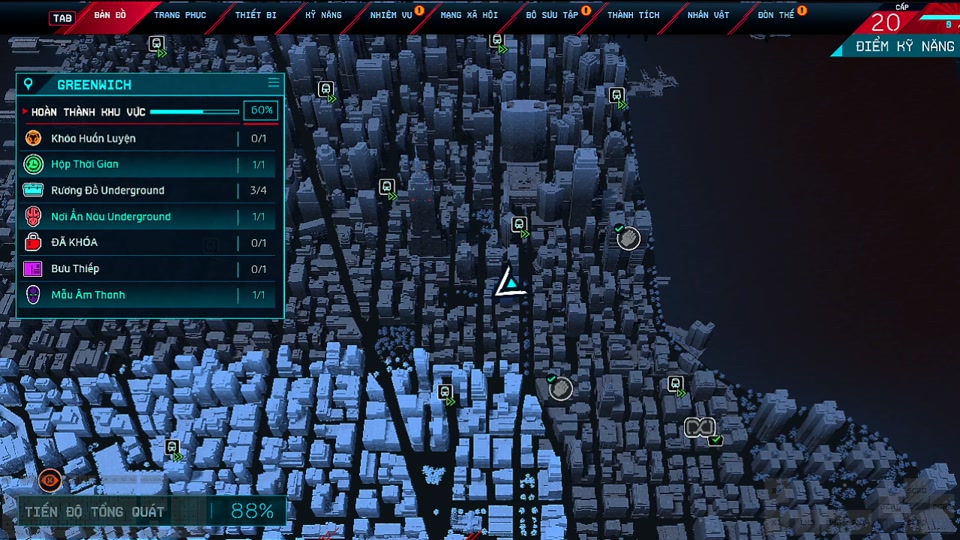Pick the Nơi Ẩn Náu Underground entry

148,216
